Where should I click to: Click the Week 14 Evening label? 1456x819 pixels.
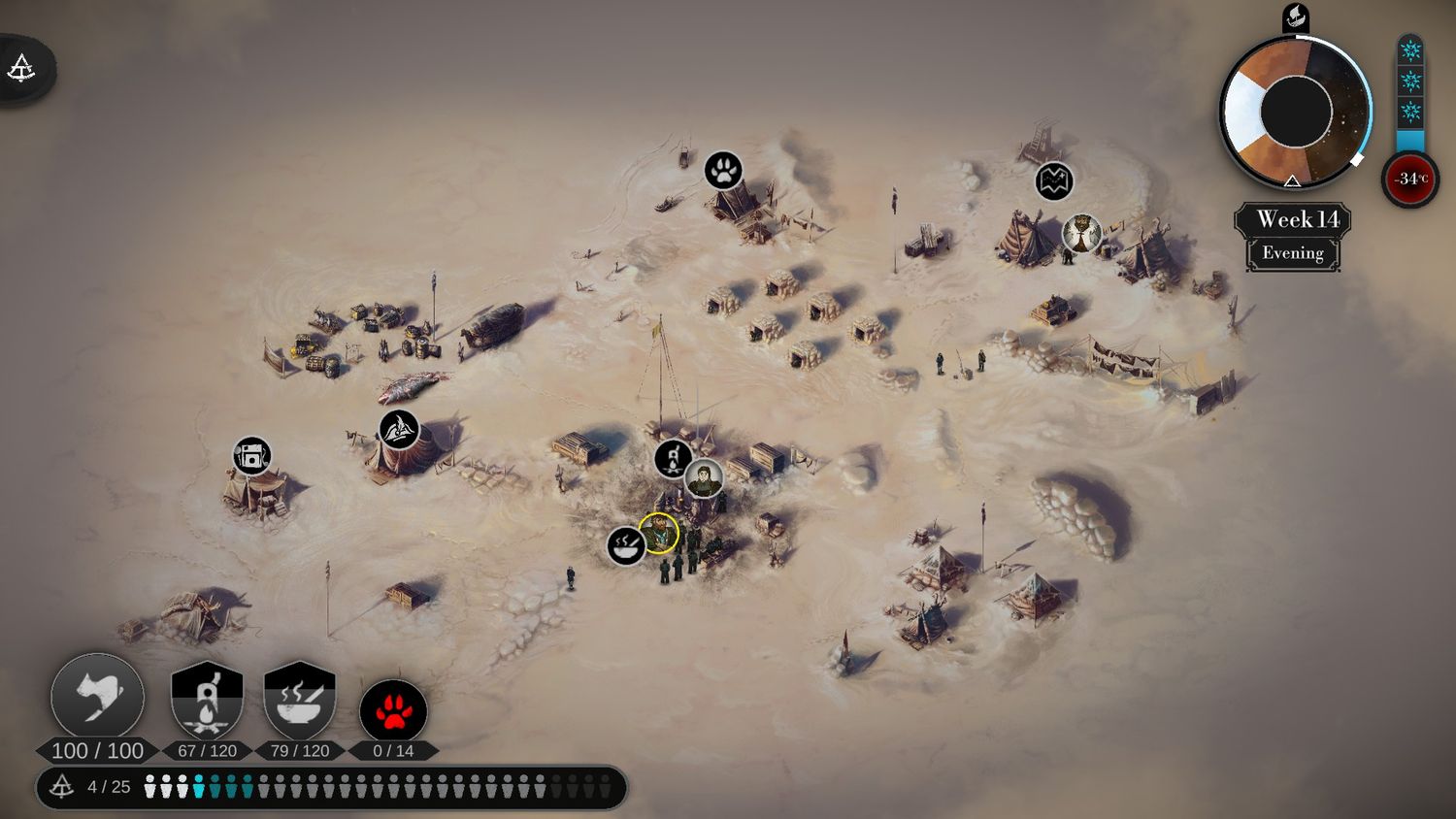[x=1293, y=236]
